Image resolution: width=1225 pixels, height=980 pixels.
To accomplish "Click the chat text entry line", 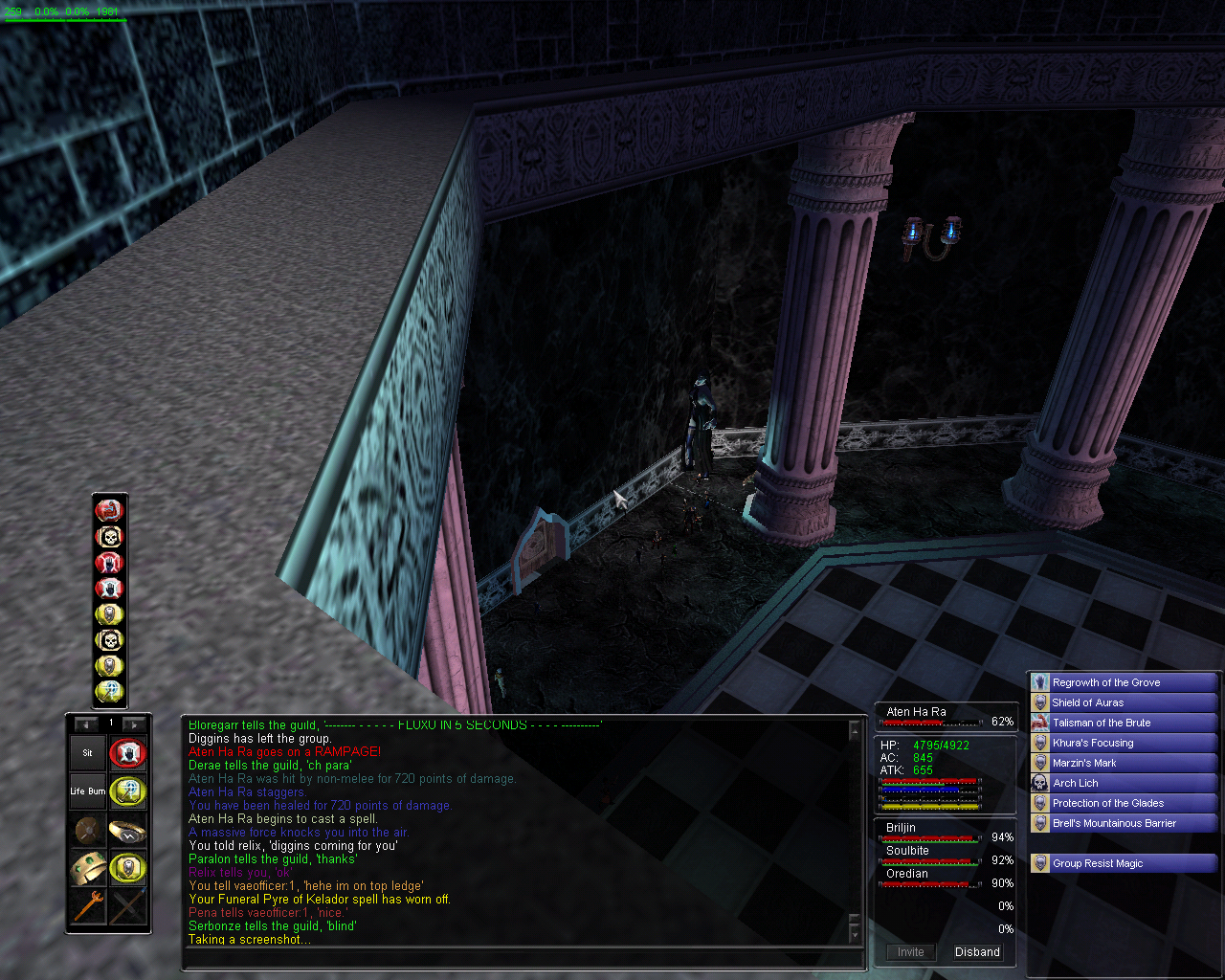I will point(517,957).
